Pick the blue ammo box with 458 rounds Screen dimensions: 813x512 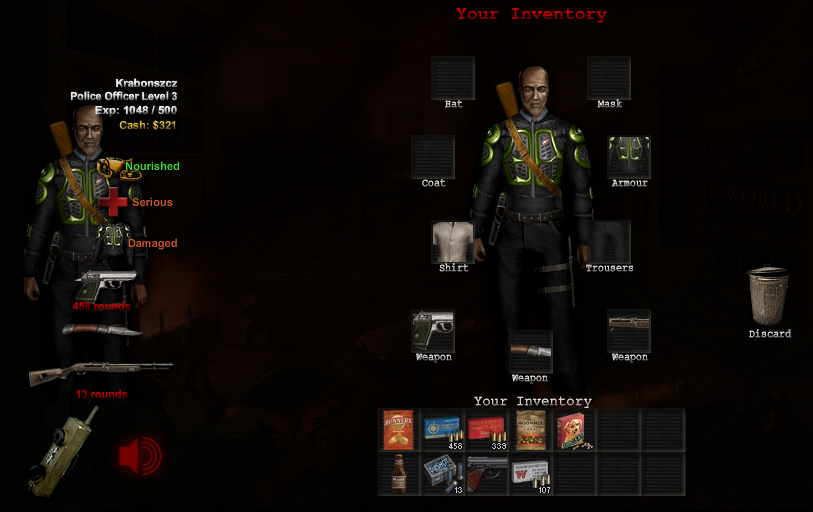[x=442, y=430]
